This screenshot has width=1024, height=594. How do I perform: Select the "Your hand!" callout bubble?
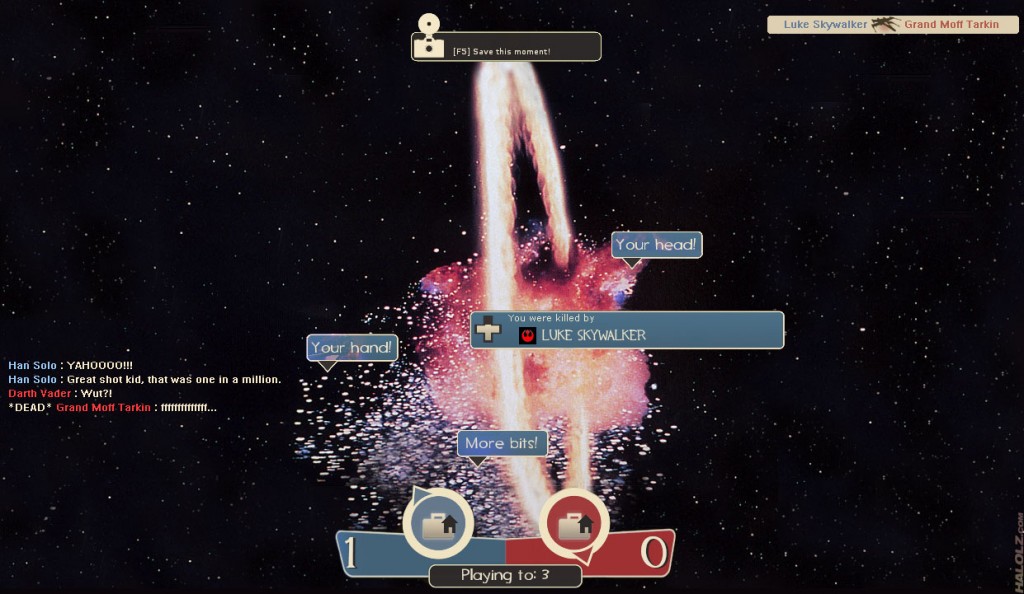tap(352, 348)
